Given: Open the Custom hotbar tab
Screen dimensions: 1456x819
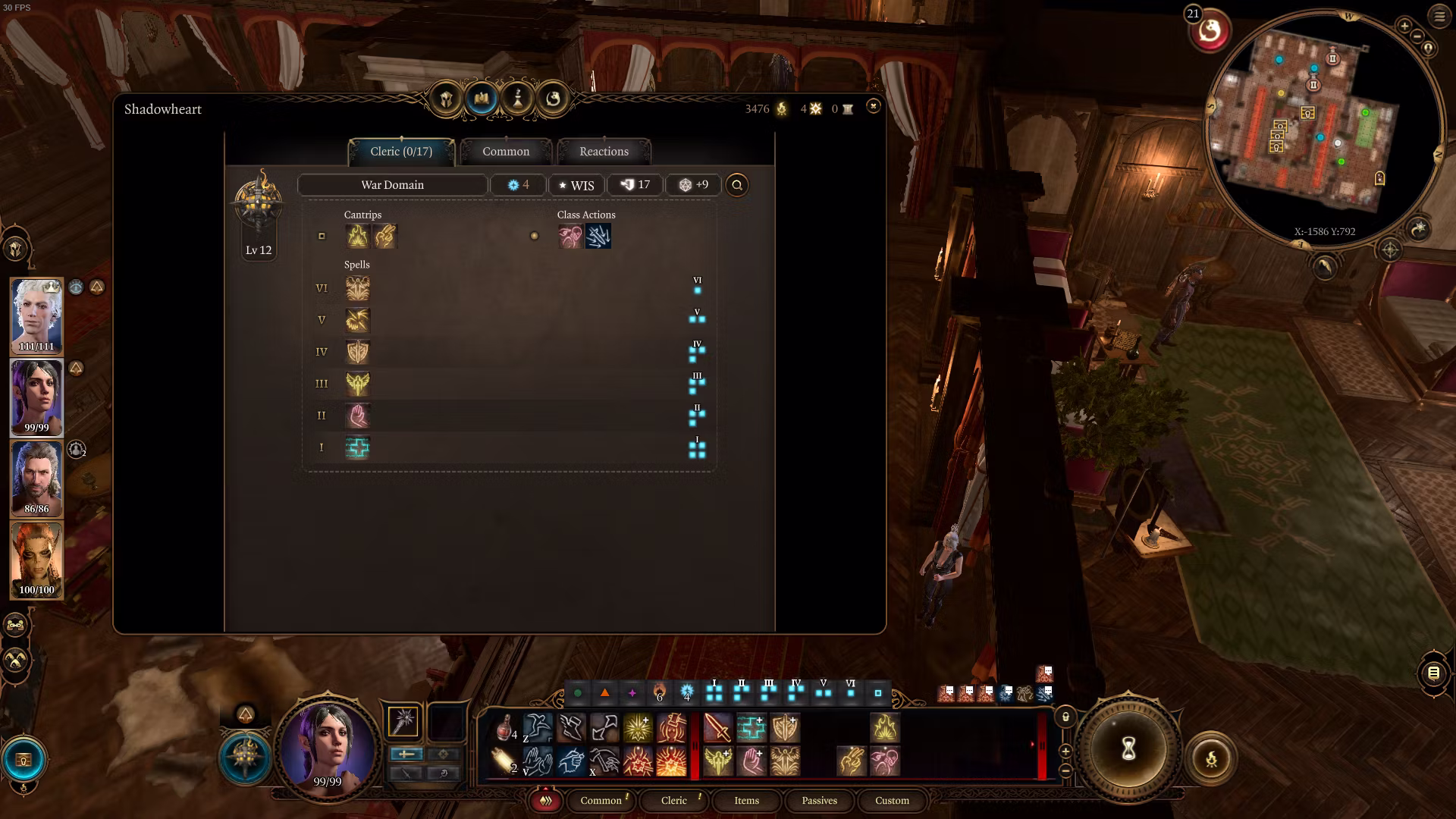Looking at the screenshot, I should [x=892, y=801].
